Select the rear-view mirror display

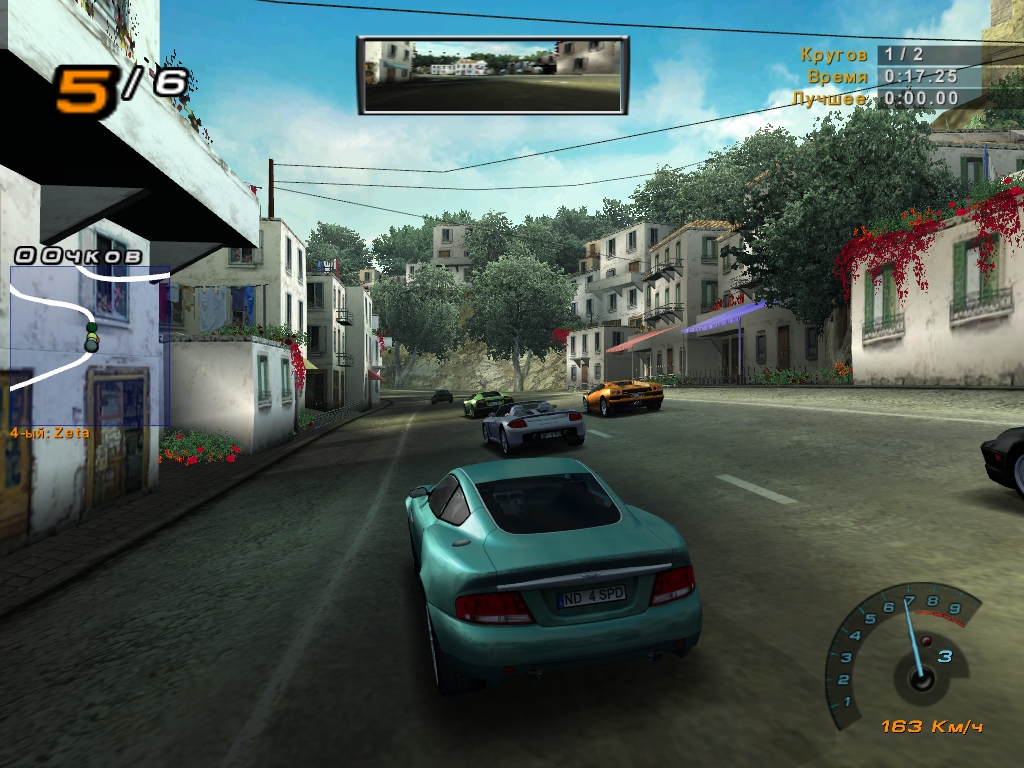[x=493, y=75]
